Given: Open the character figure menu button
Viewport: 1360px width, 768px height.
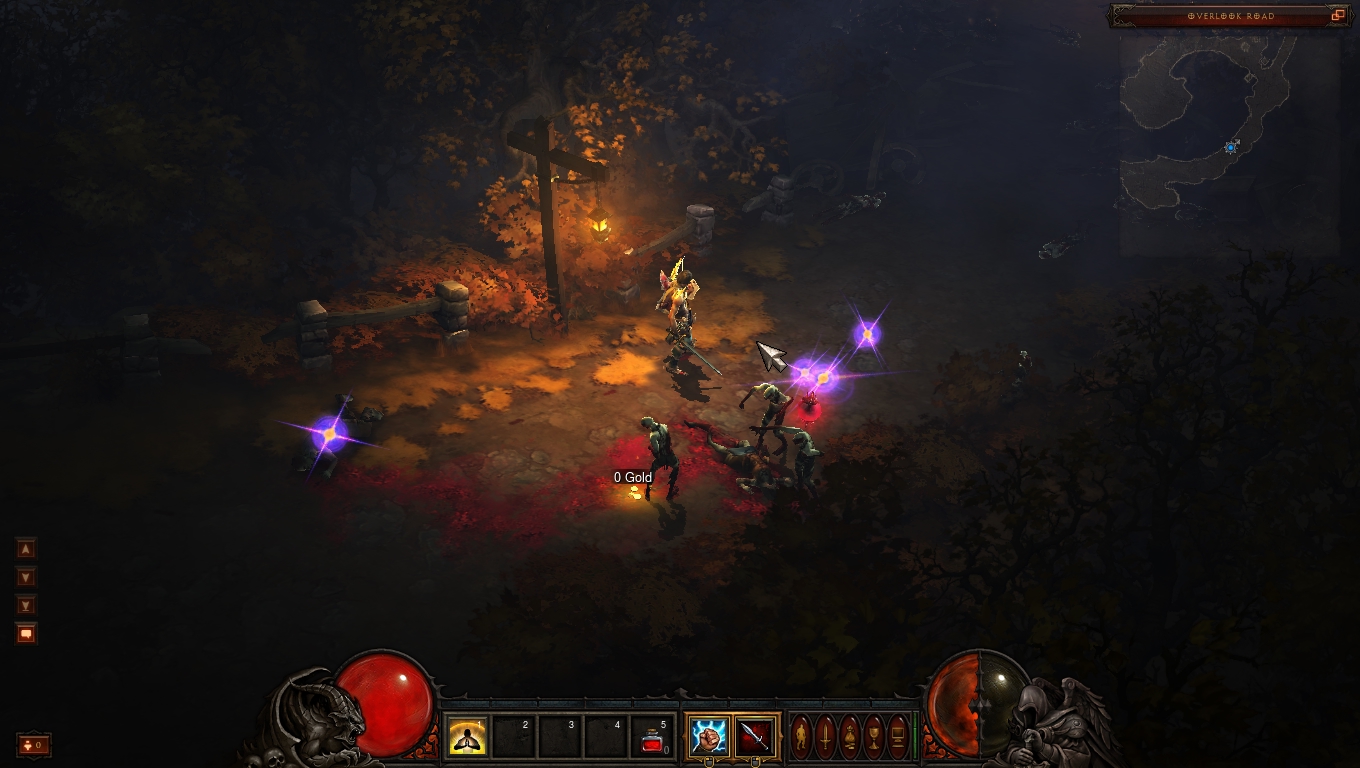Looking at the screenshot, I should point(802,738).
